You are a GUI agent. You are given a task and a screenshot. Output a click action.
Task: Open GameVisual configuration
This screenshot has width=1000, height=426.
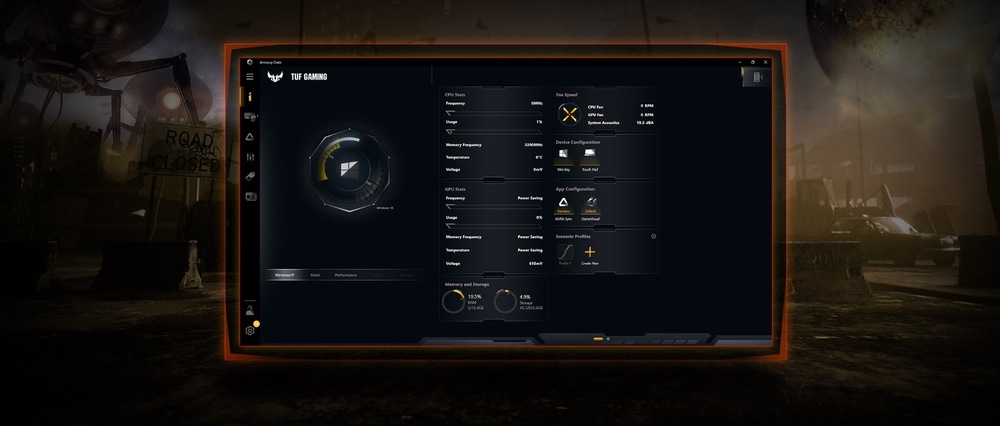[591, 202]
